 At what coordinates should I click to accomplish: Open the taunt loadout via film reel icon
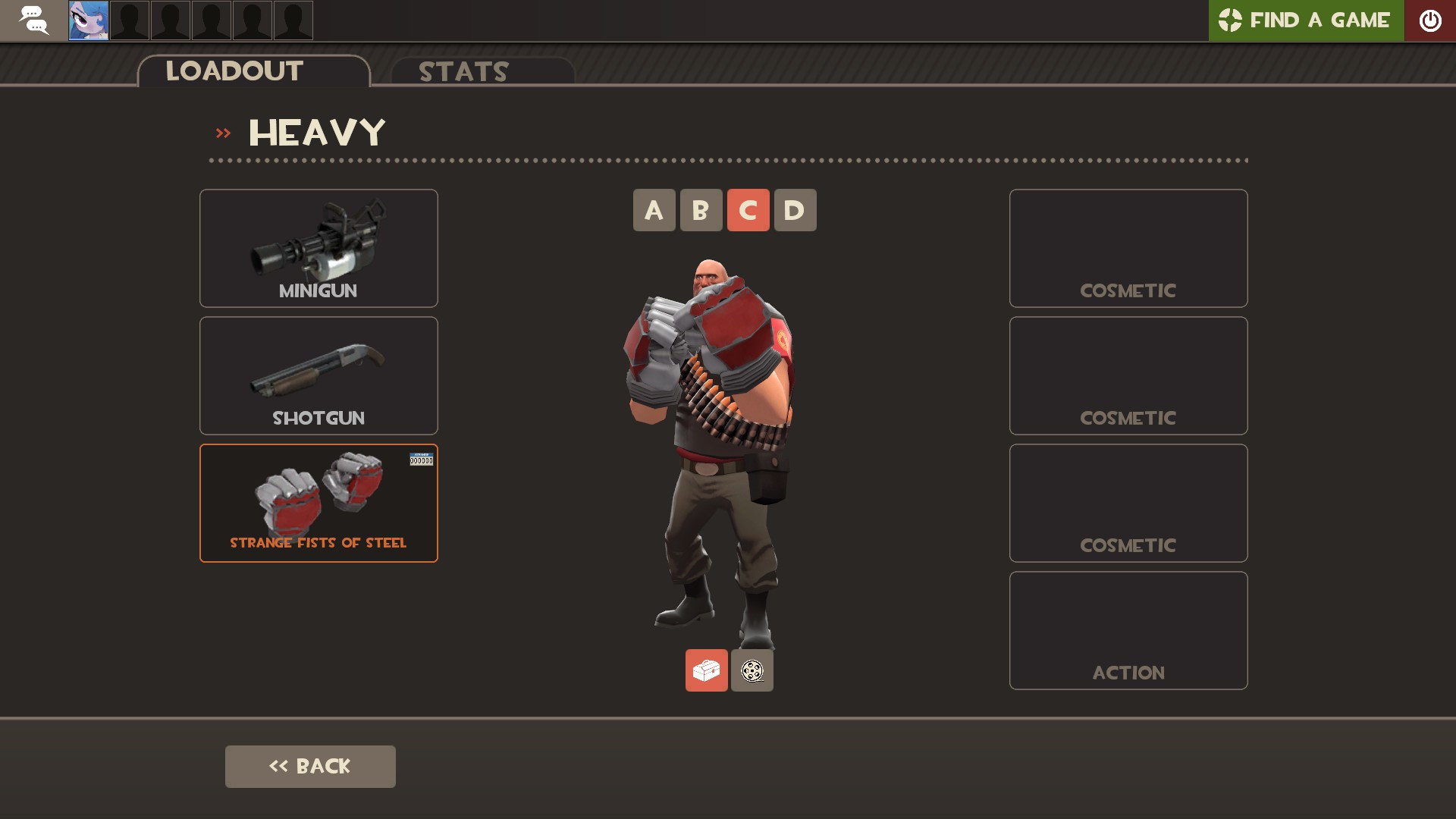(752, 670)
